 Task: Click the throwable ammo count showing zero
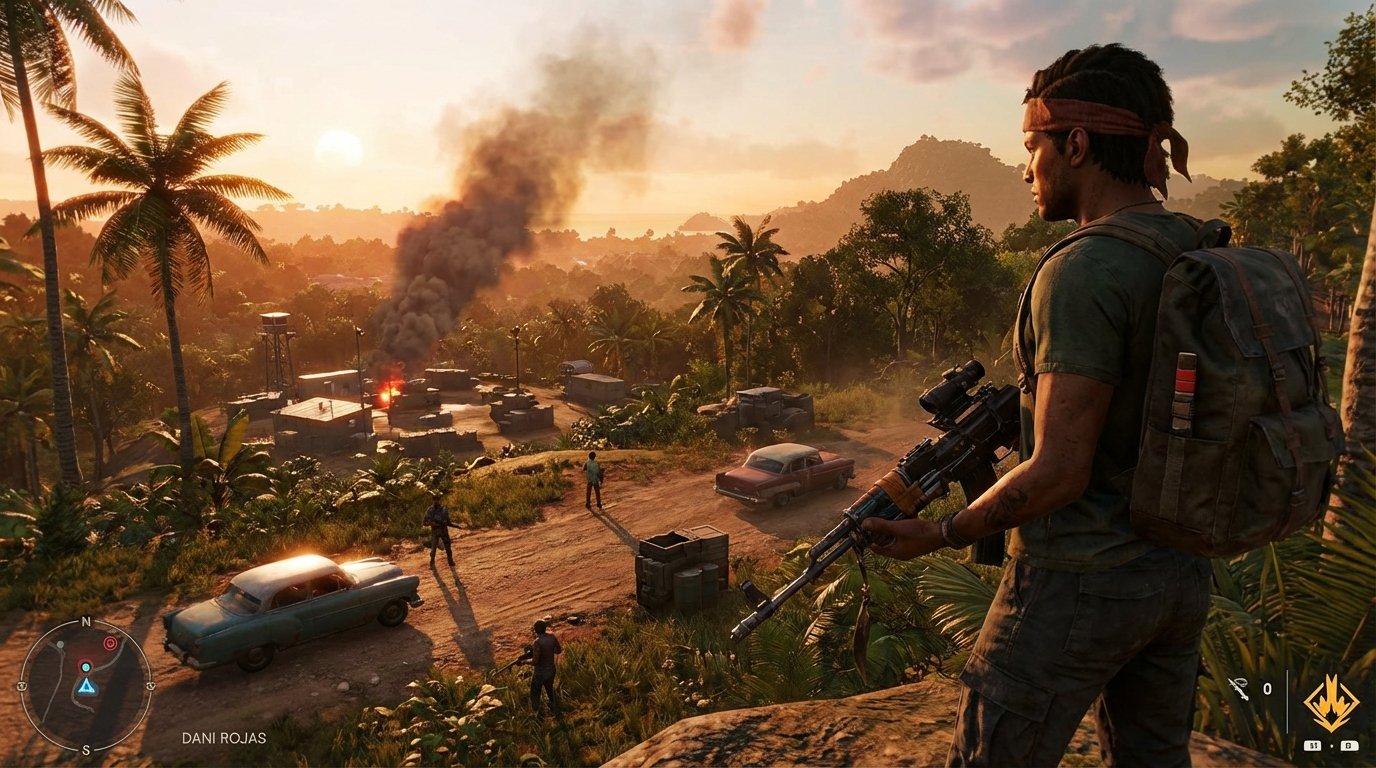pyautogui.click(x=1268, y=689)
